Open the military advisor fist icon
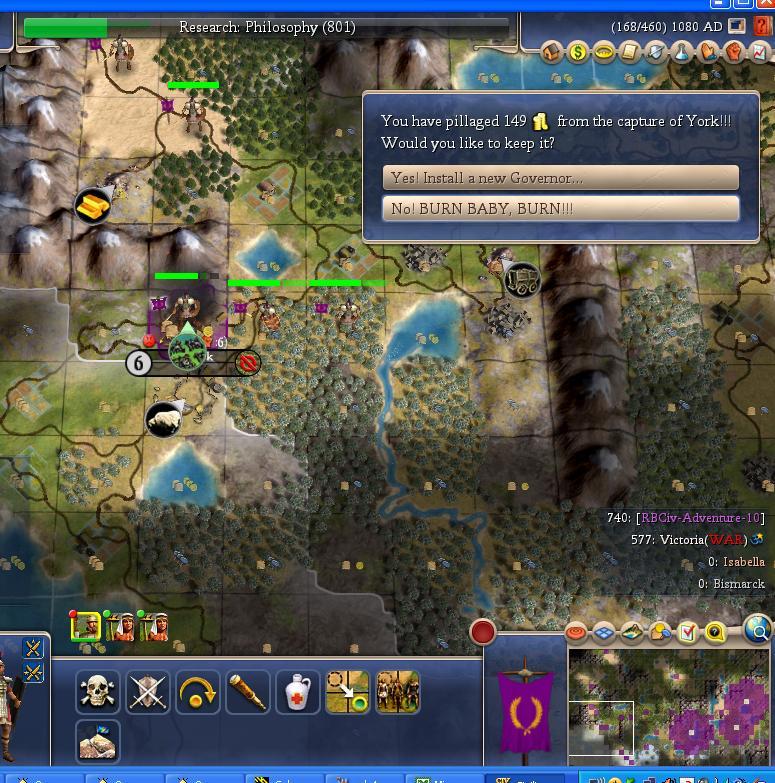 click(734, 52)
